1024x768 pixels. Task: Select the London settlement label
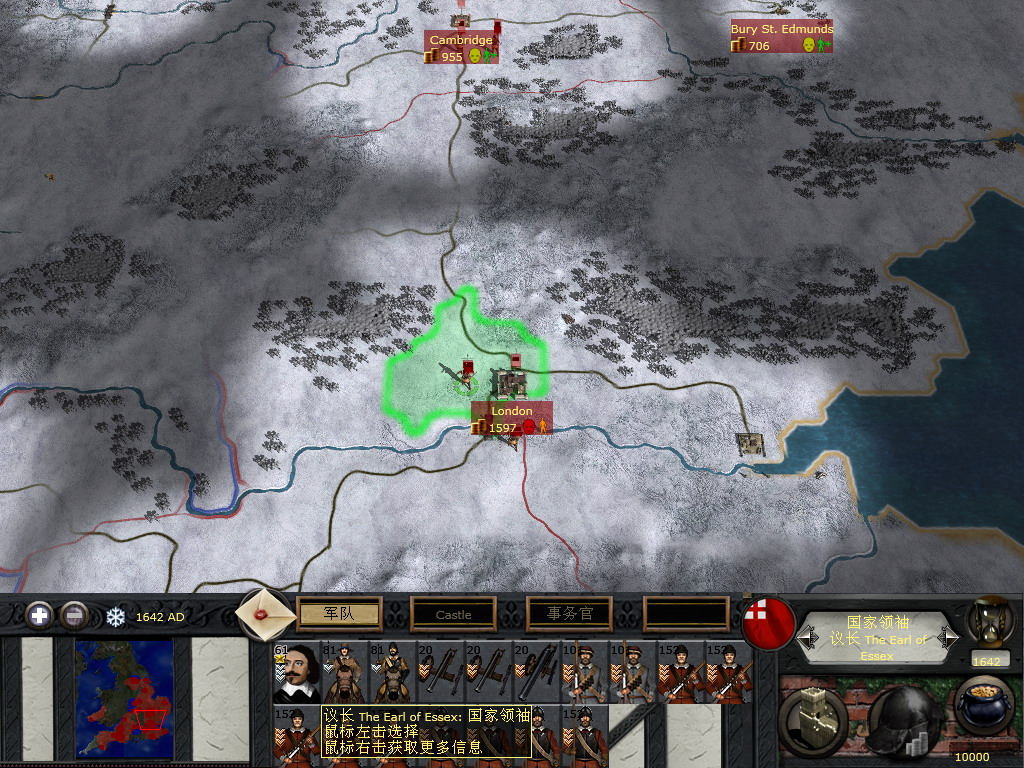pos(511,411)
